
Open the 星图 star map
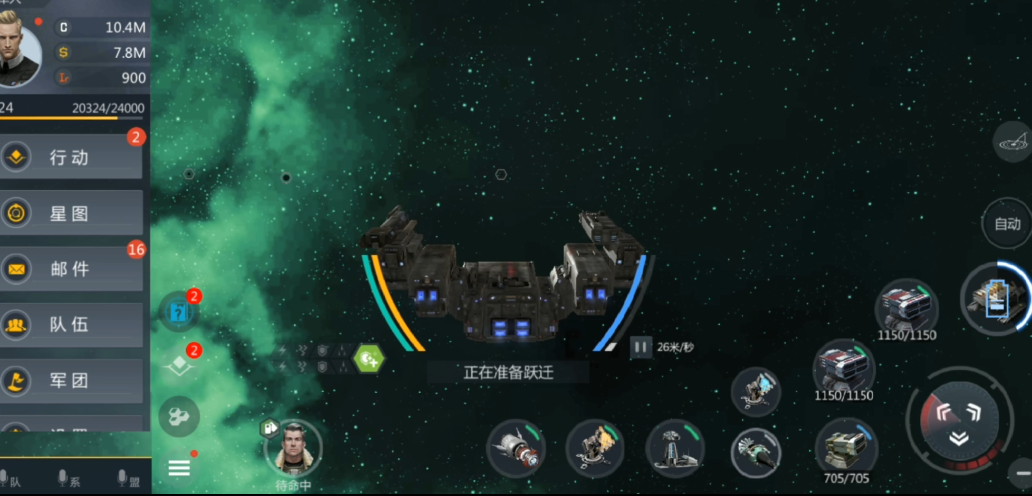[x=70, y=213]
